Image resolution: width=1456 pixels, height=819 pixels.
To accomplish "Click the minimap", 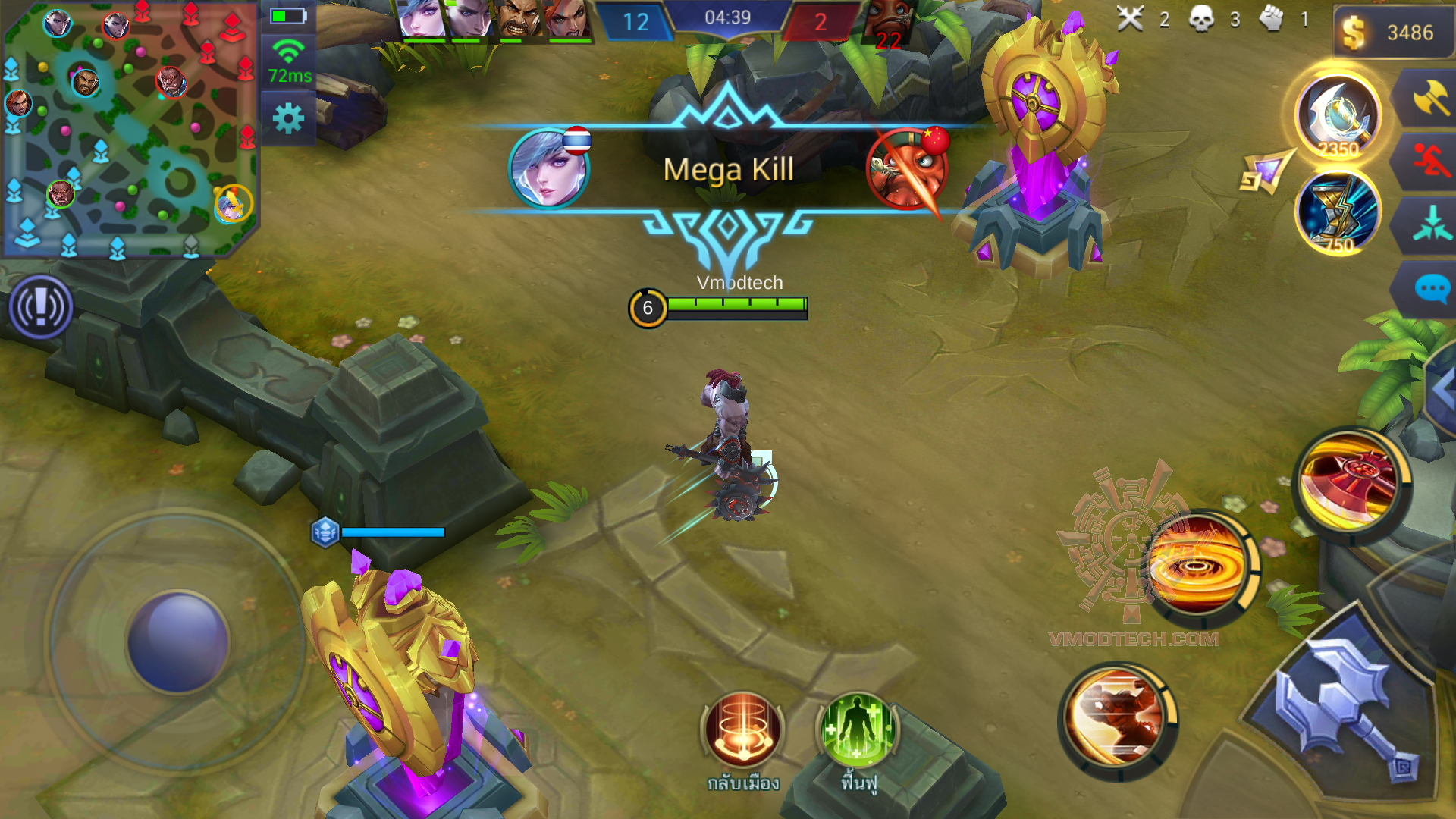I will (129, 129).
